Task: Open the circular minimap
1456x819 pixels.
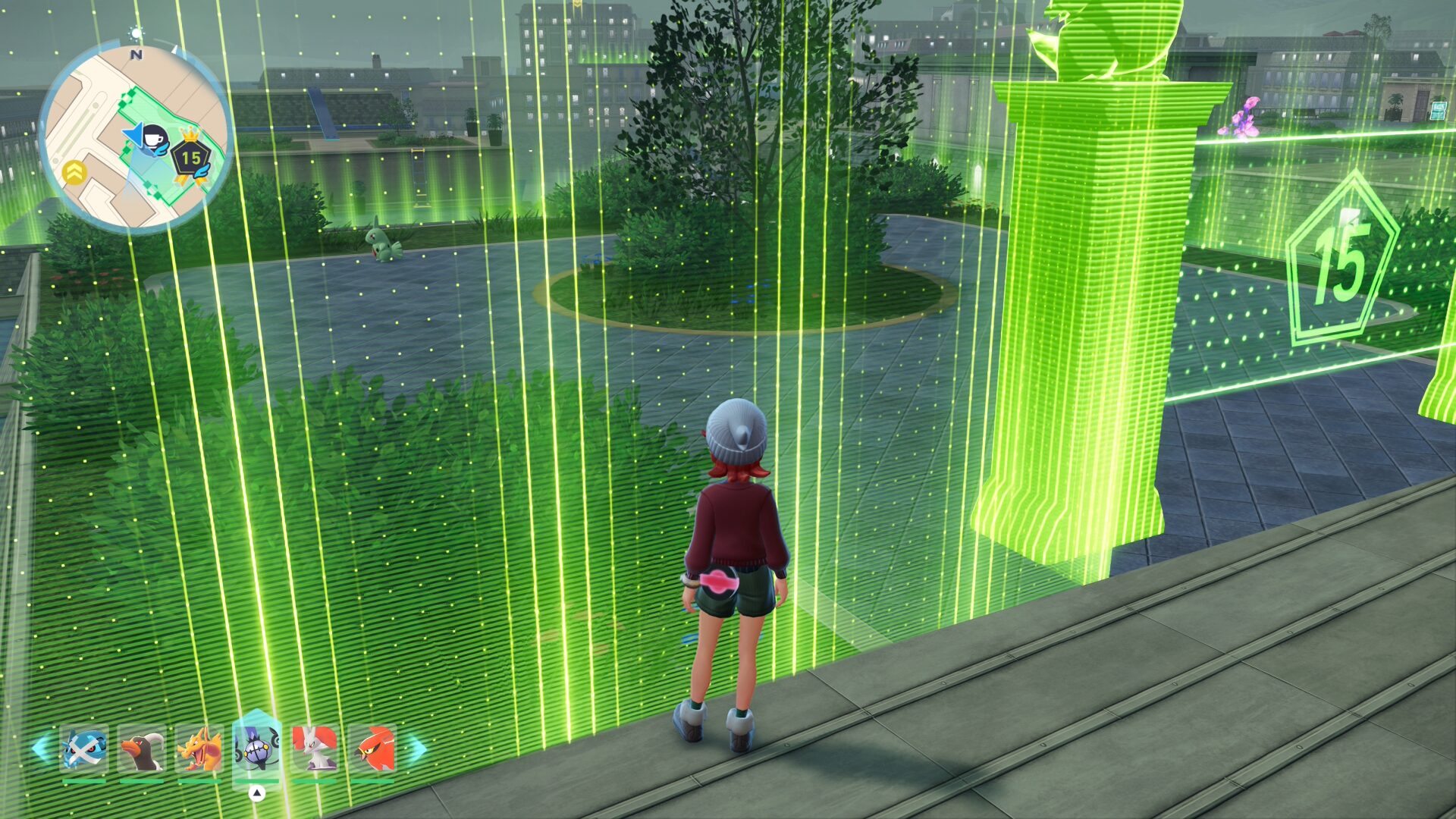Action: click(135, 136)
